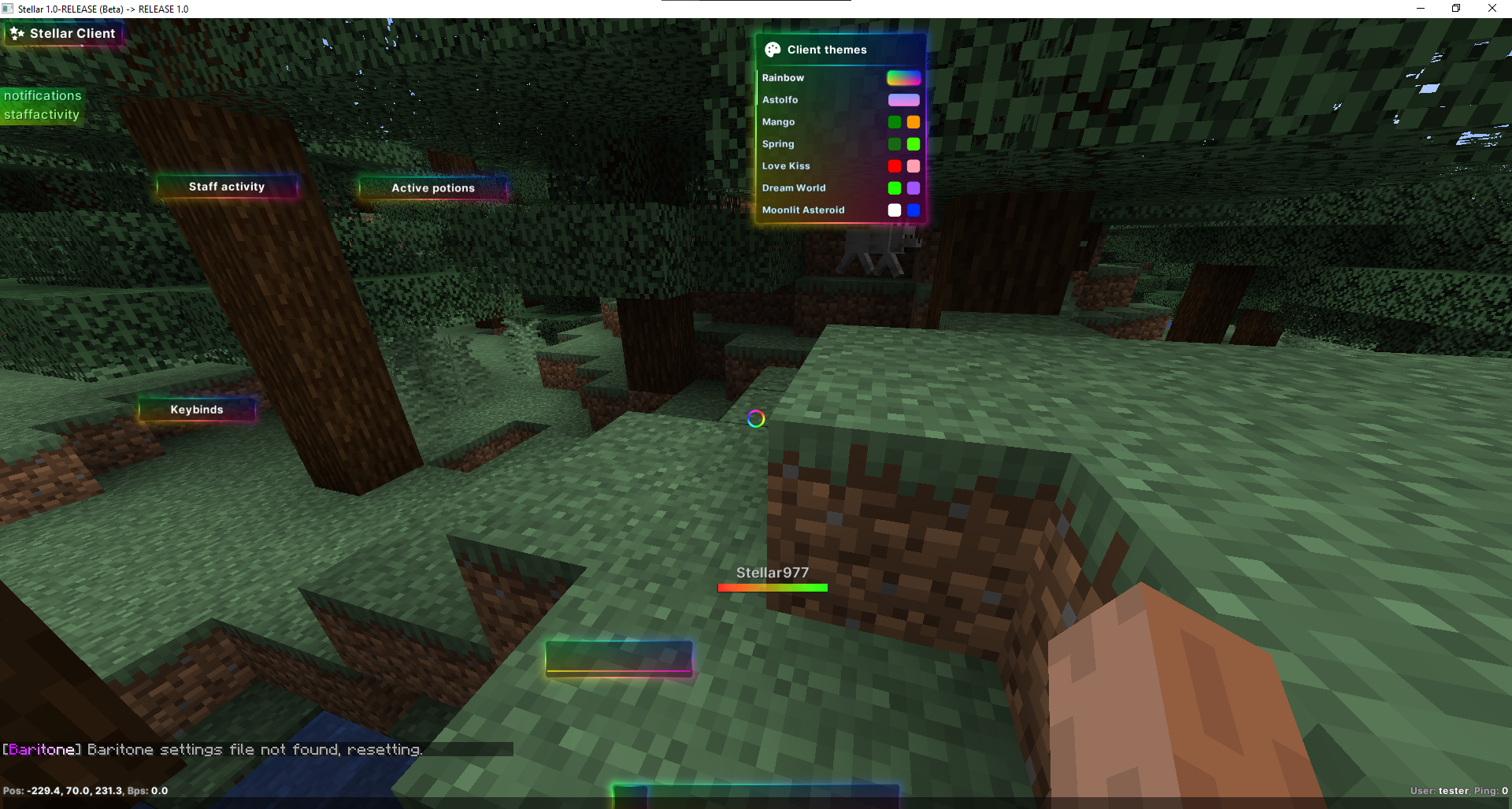Click the Active potions HUD panel
Viewport: 1512px width, 809px height.
(x=432, y=188)
